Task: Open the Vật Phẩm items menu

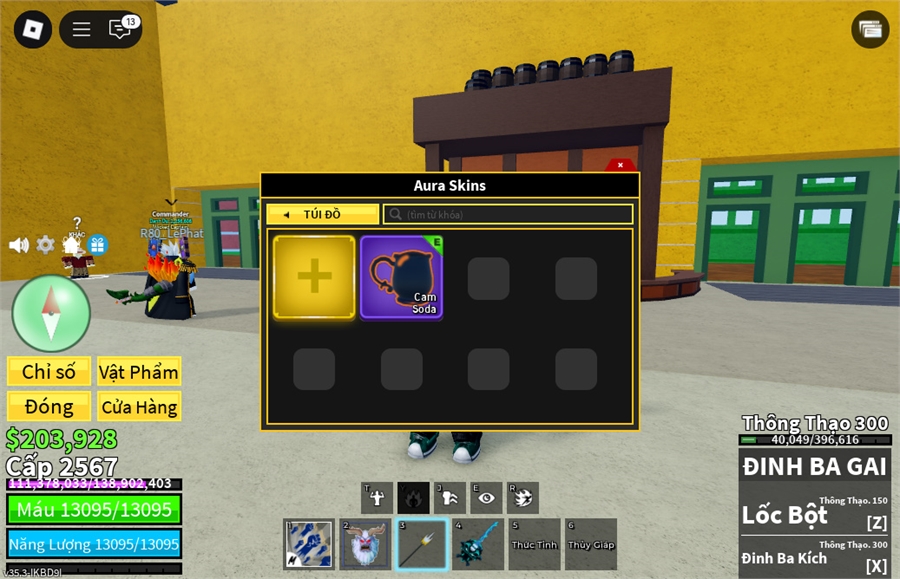Action: pyautogui.click(x=139, y=372)
